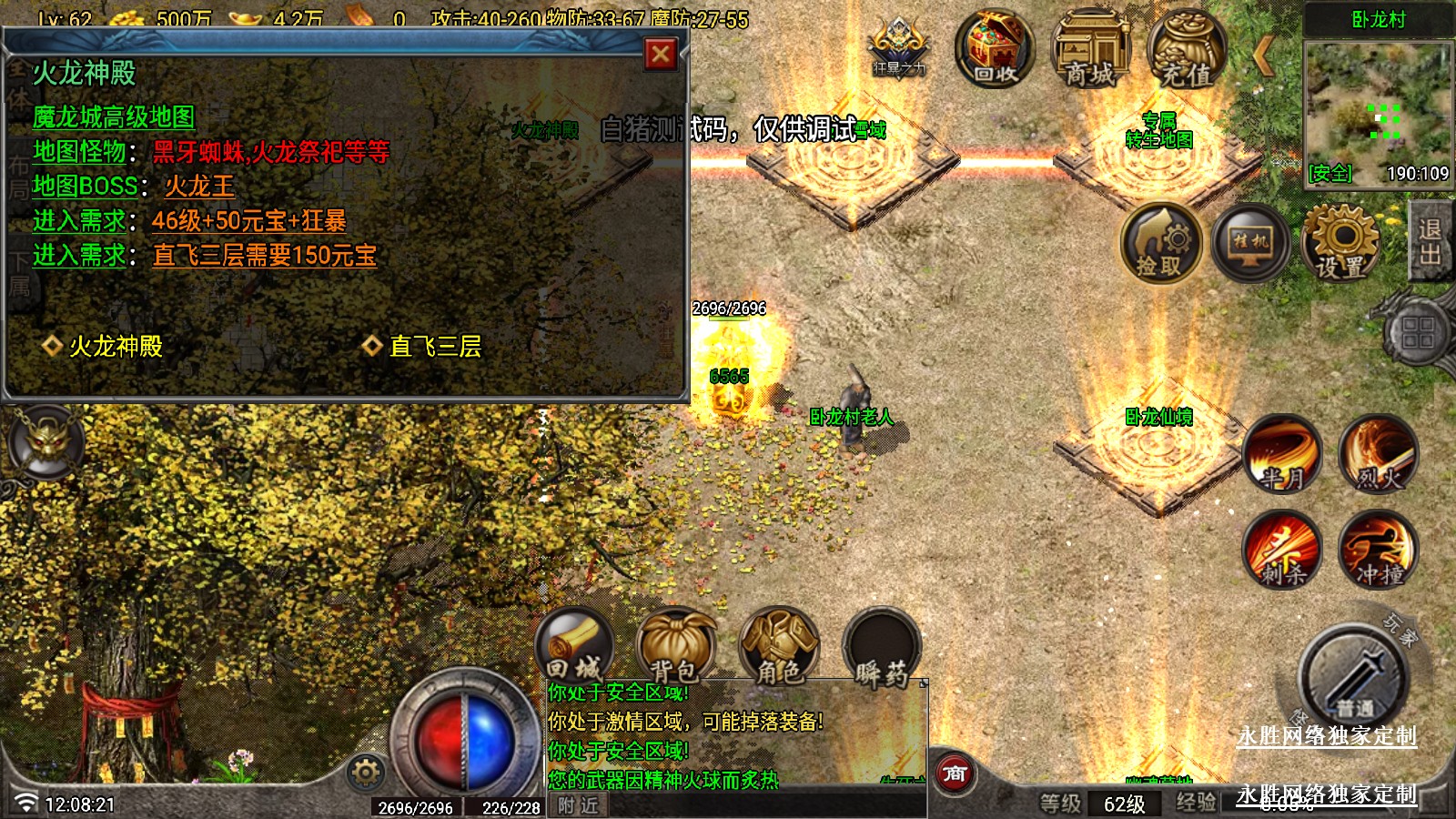Choose the 火龙神殿 entry option
Screen dimensions: 1456x819
tap(116, 347)
